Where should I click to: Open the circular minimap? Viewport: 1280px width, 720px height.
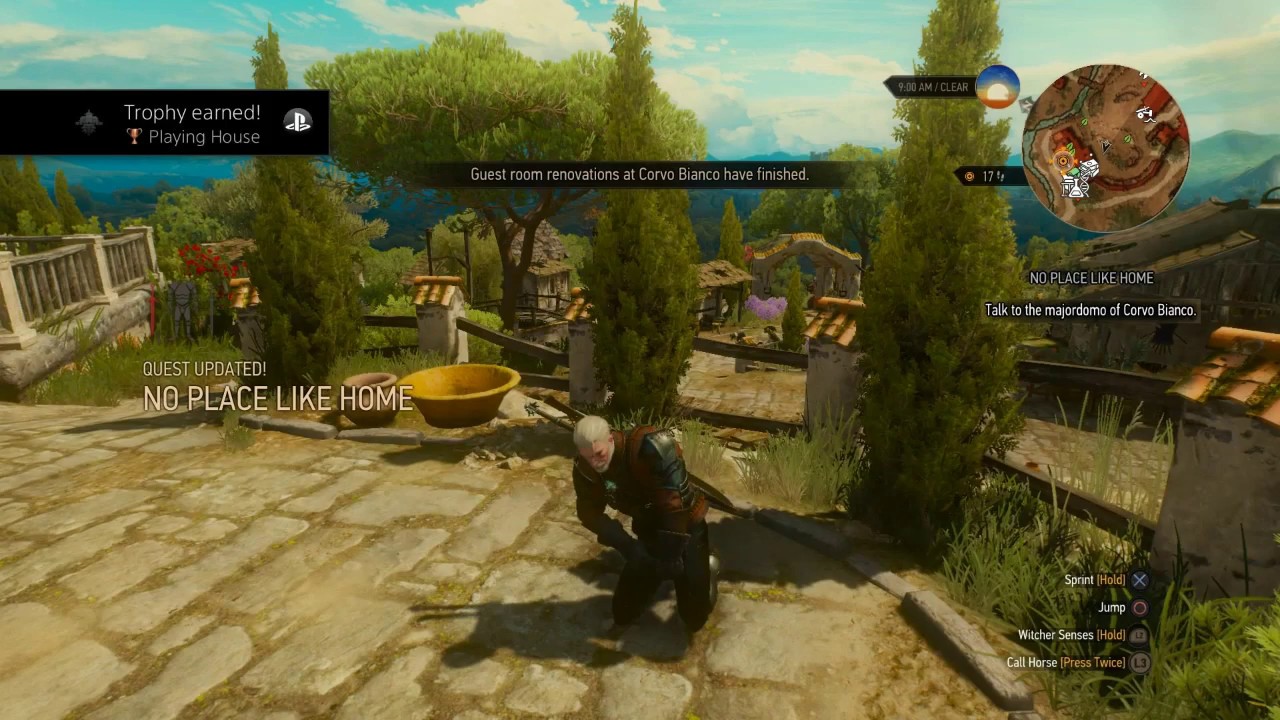coord(1105,148)
